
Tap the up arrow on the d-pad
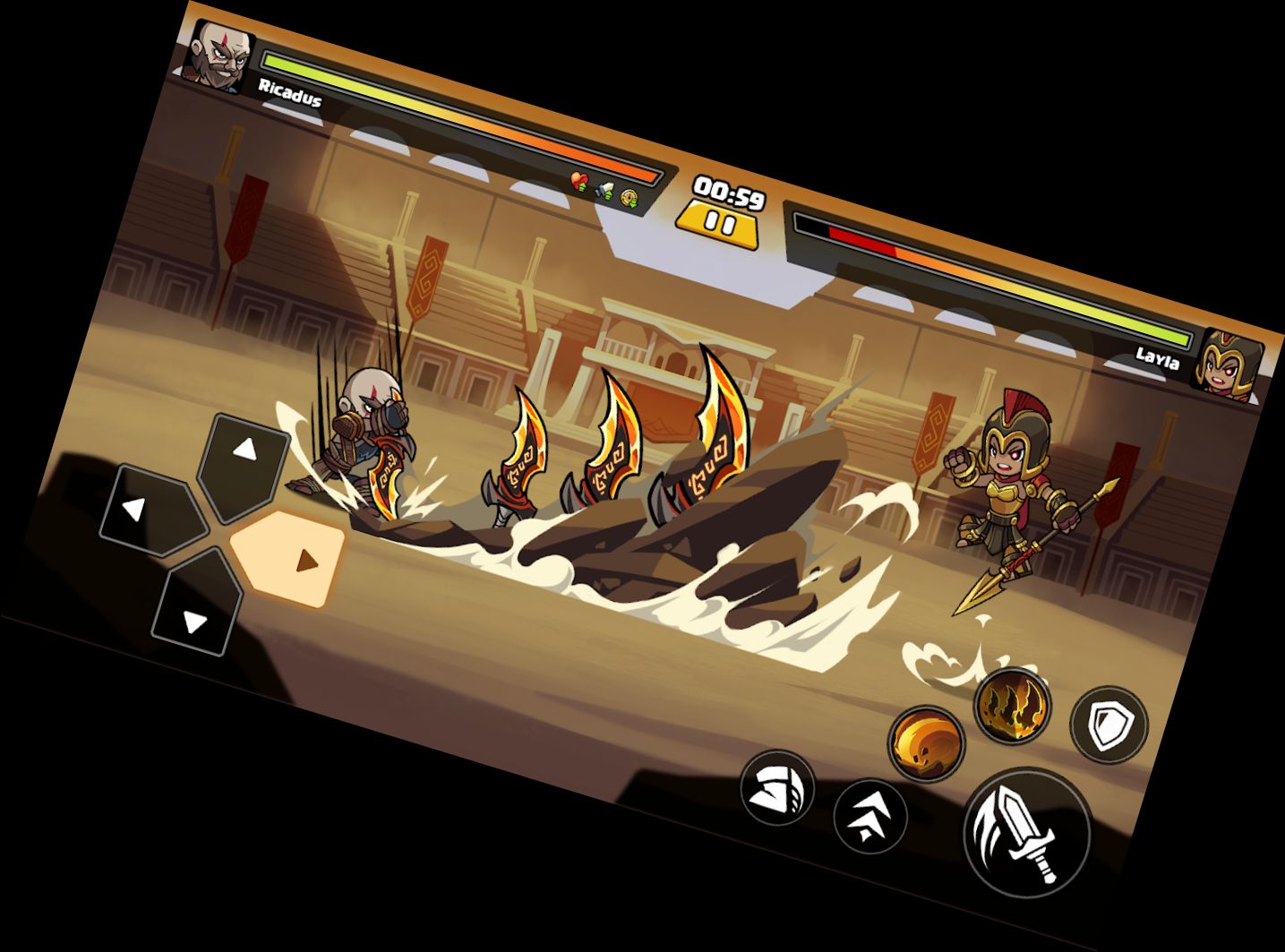pyautogui.click(x=244, y=461)
